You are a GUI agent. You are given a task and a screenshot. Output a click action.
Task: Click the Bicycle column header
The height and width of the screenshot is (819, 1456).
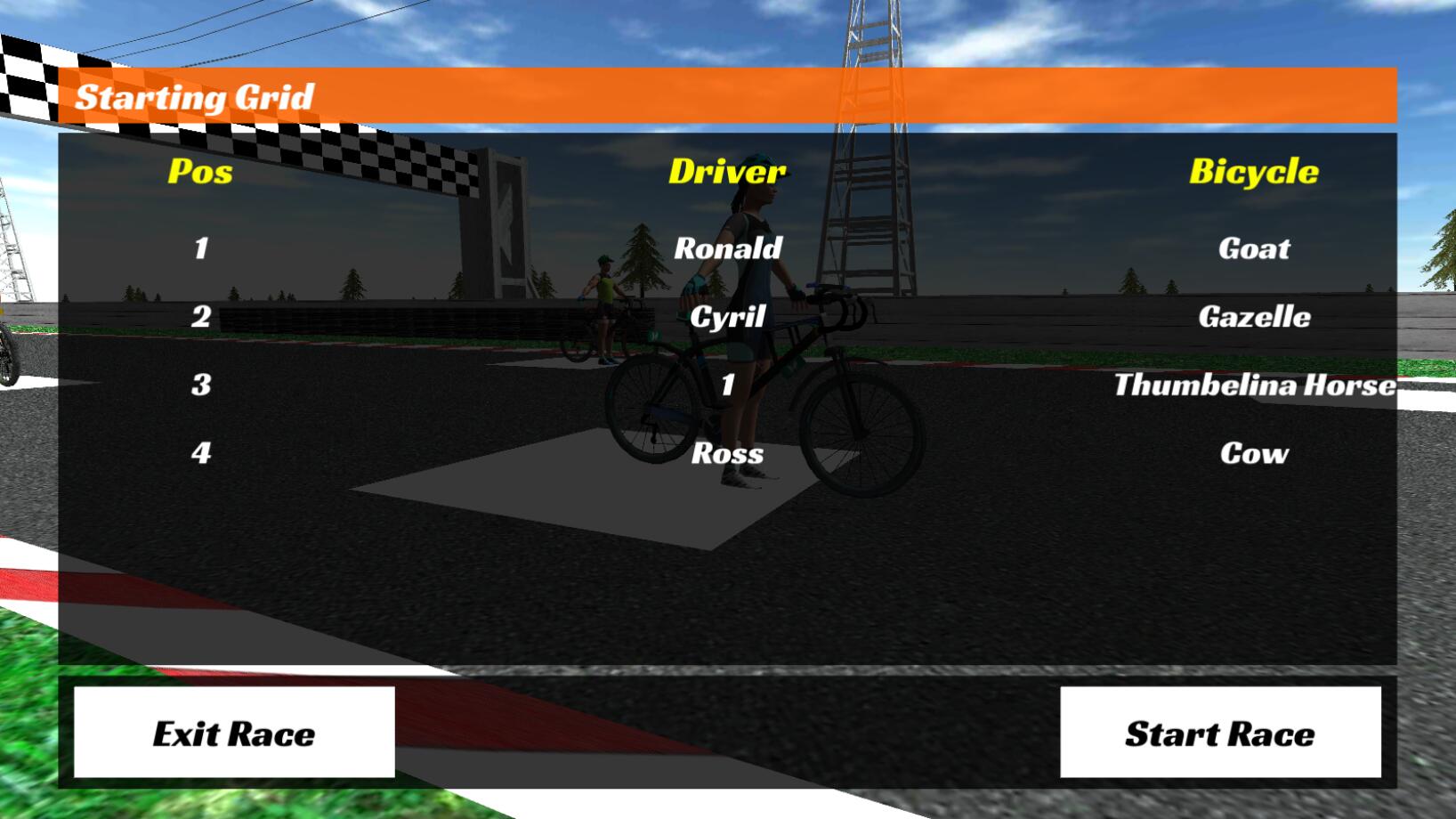(x=1255, y=171)
